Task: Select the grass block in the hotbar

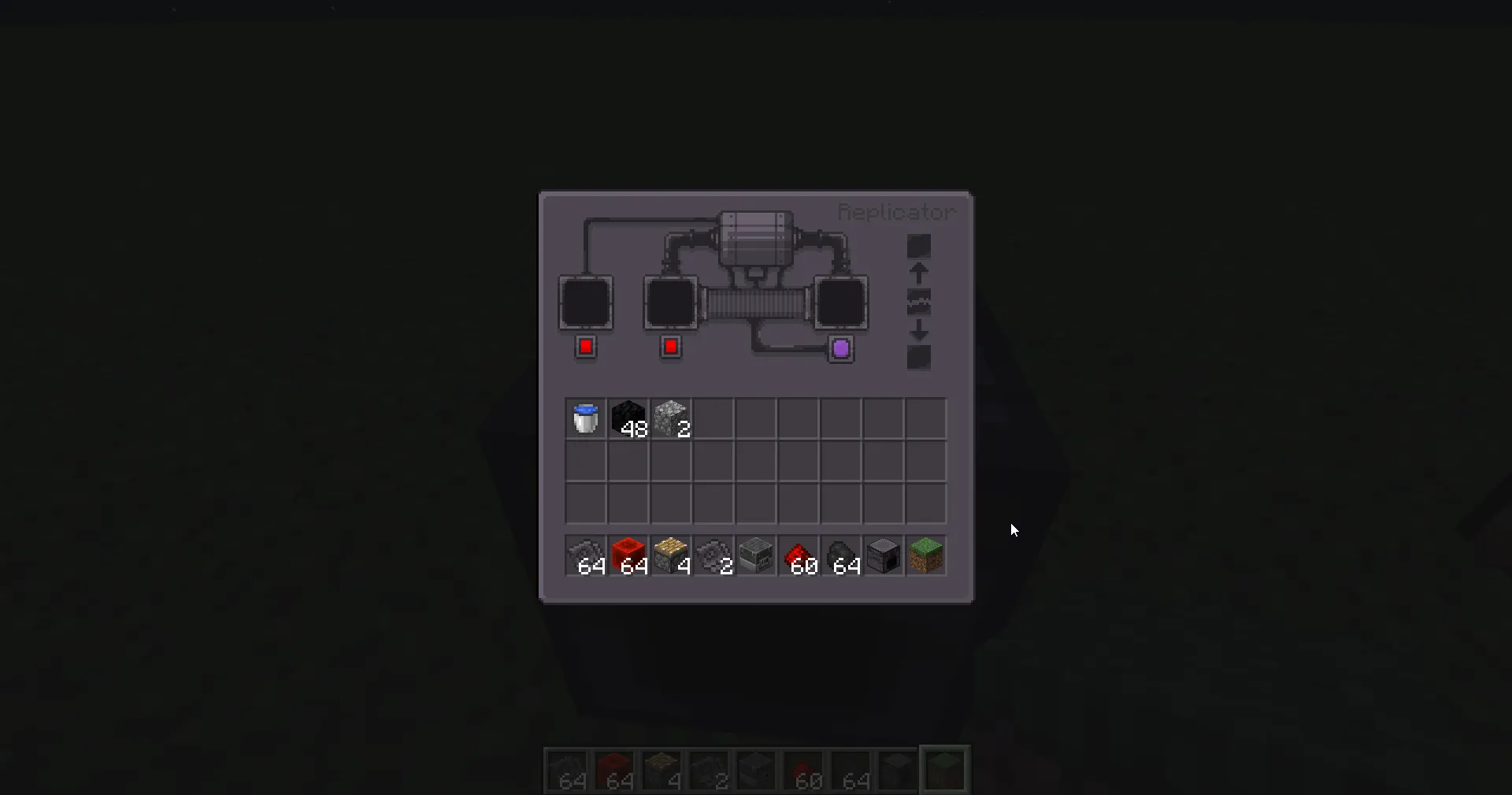Action: pos(925,555)
